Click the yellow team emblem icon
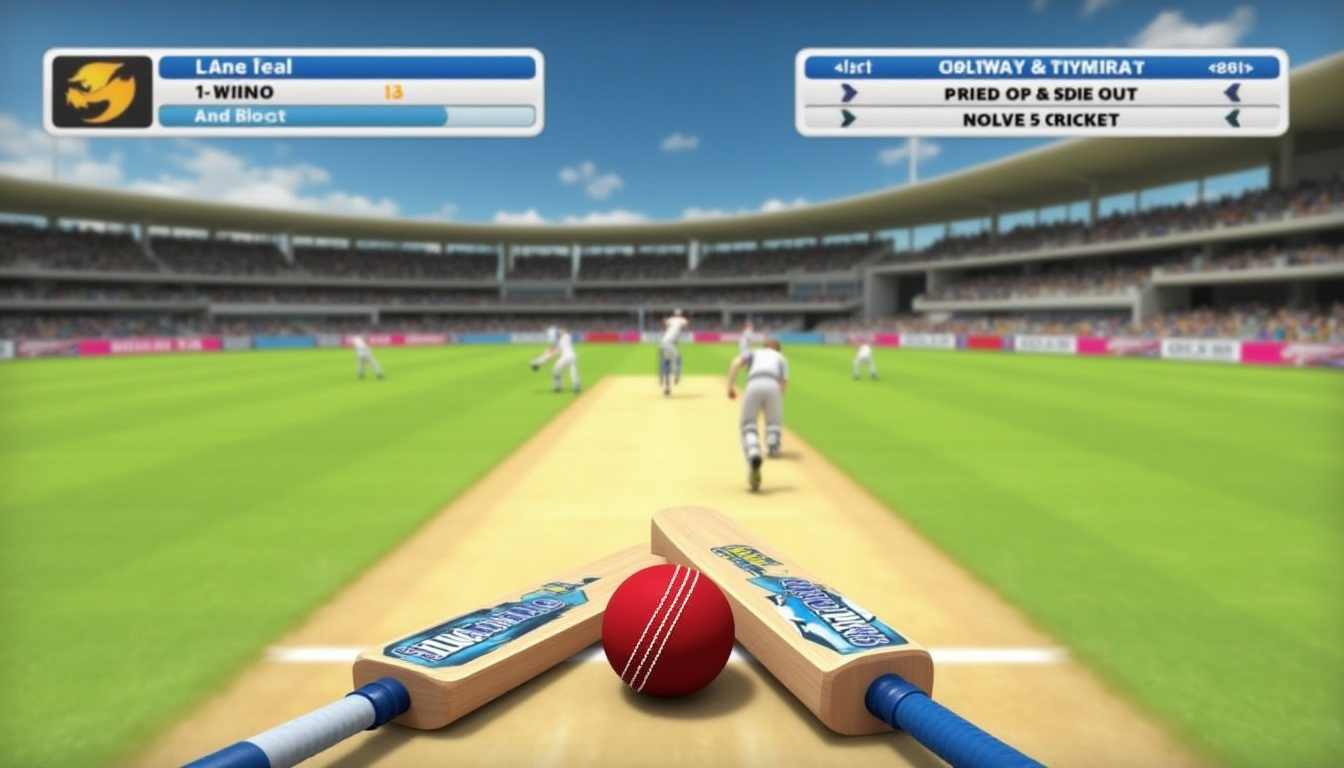The width and height of the screenshot is (1344, 768). 102,91
